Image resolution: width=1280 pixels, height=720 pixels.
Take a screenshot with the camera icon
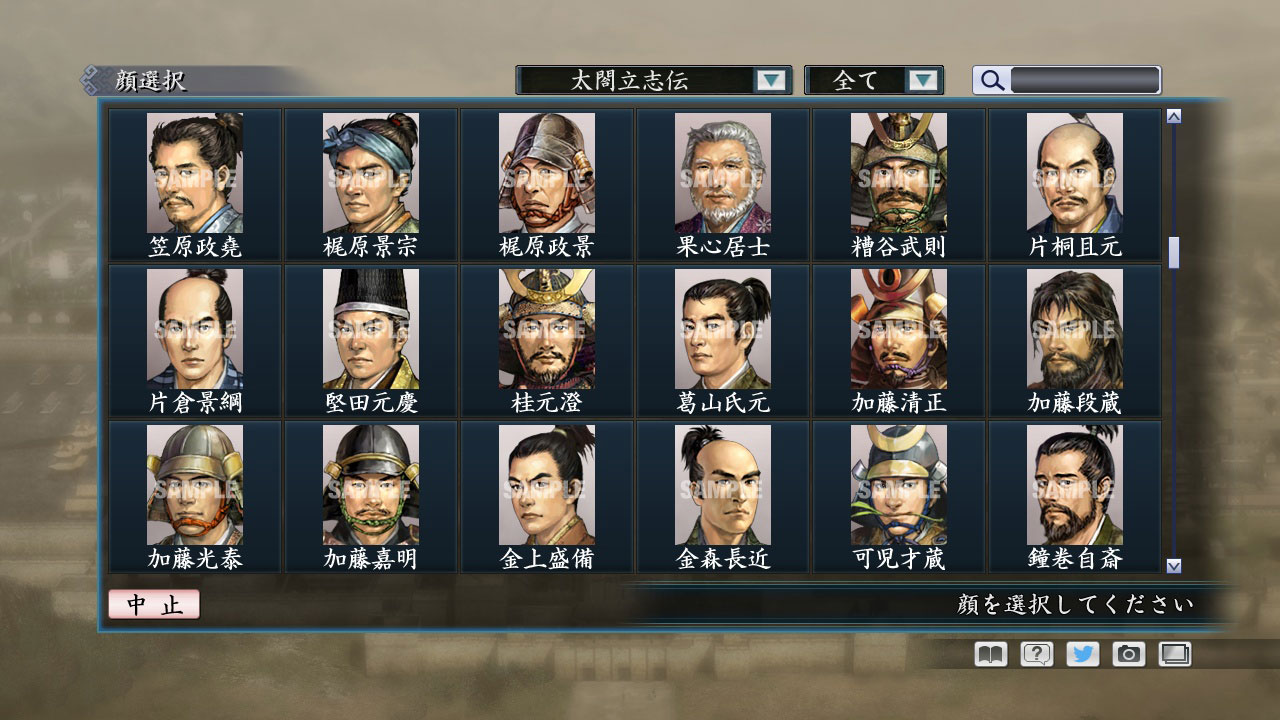(1128, 654)
